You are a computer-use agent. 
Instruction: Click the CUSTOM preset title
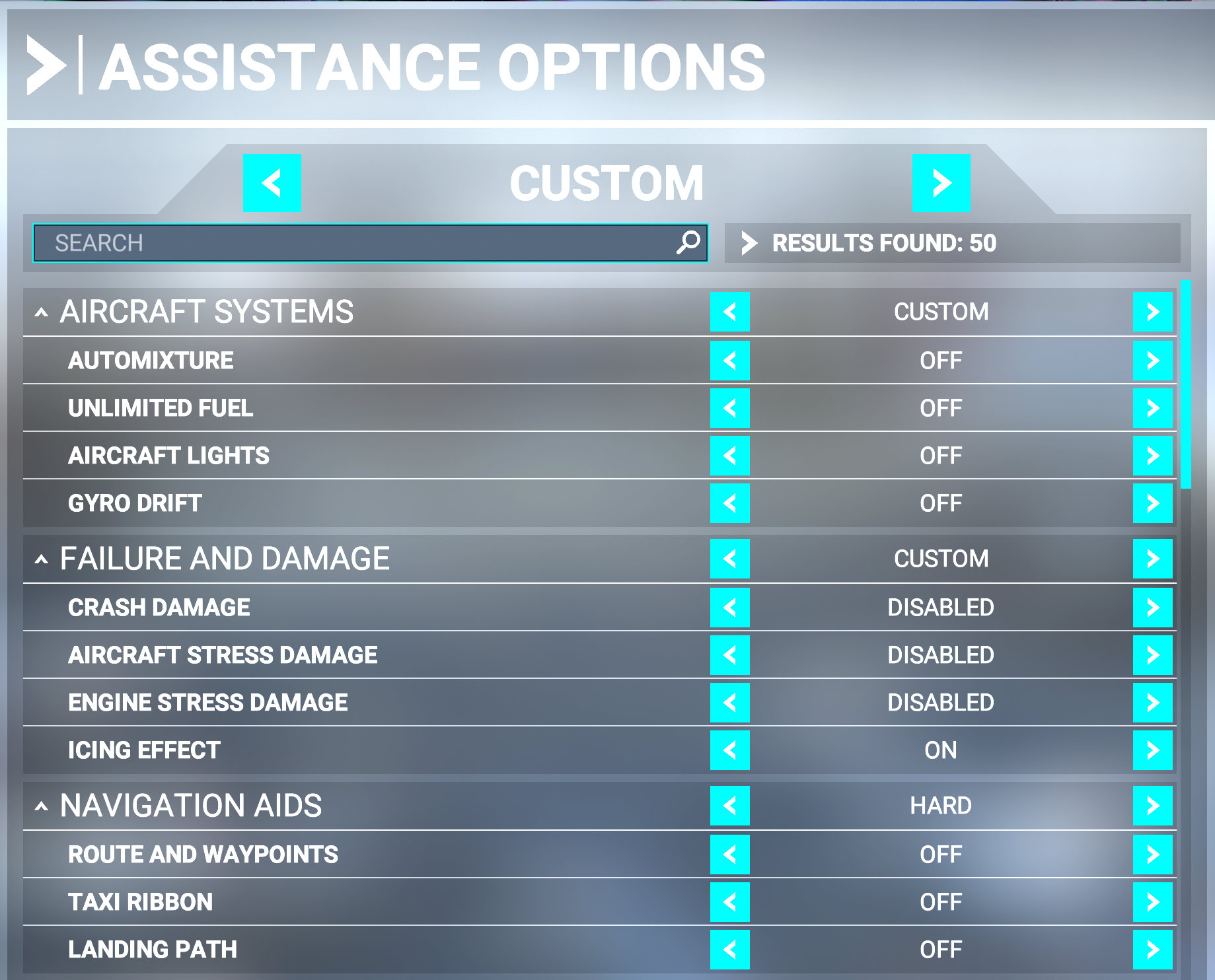(607, 183)
